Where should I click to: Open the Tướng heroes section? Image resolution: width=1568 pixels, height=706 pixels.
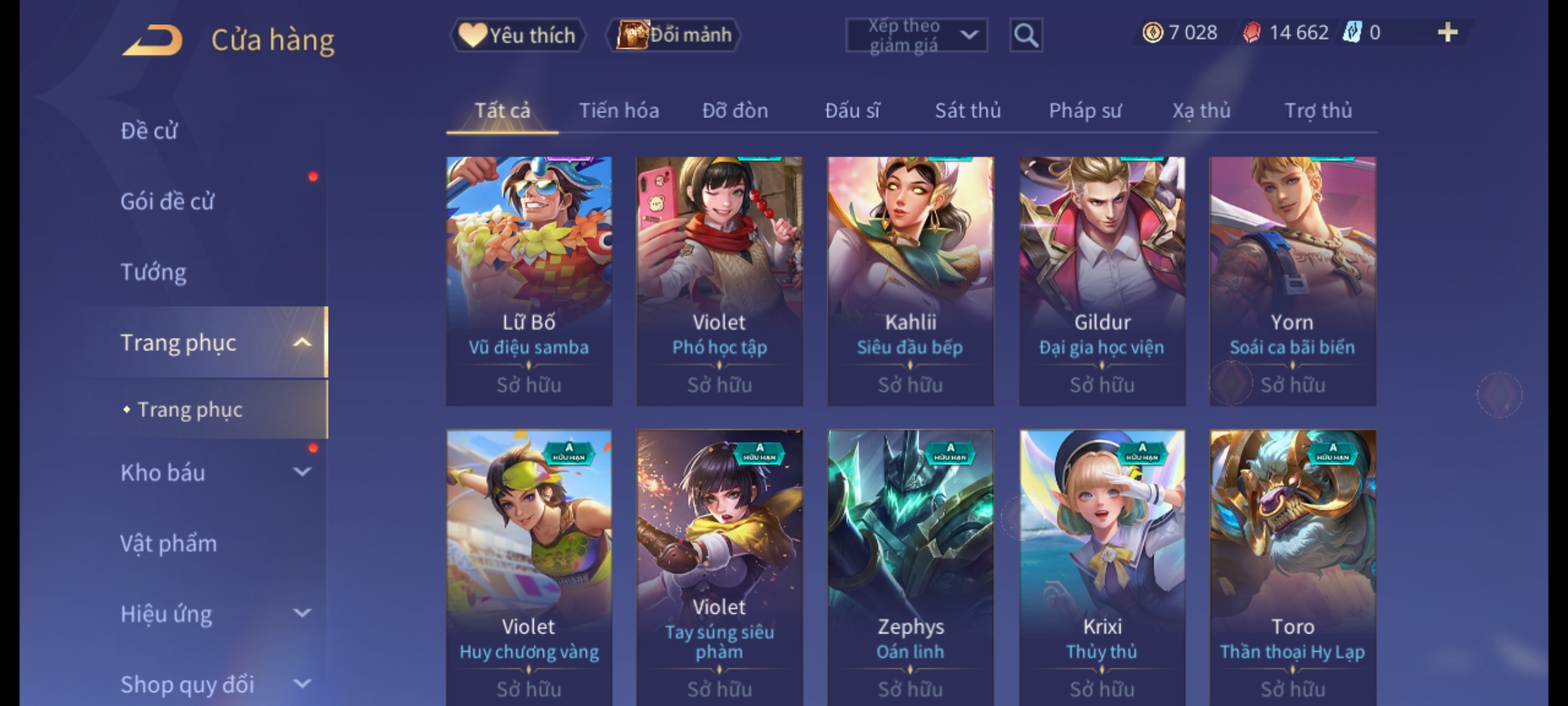point(154,272)
